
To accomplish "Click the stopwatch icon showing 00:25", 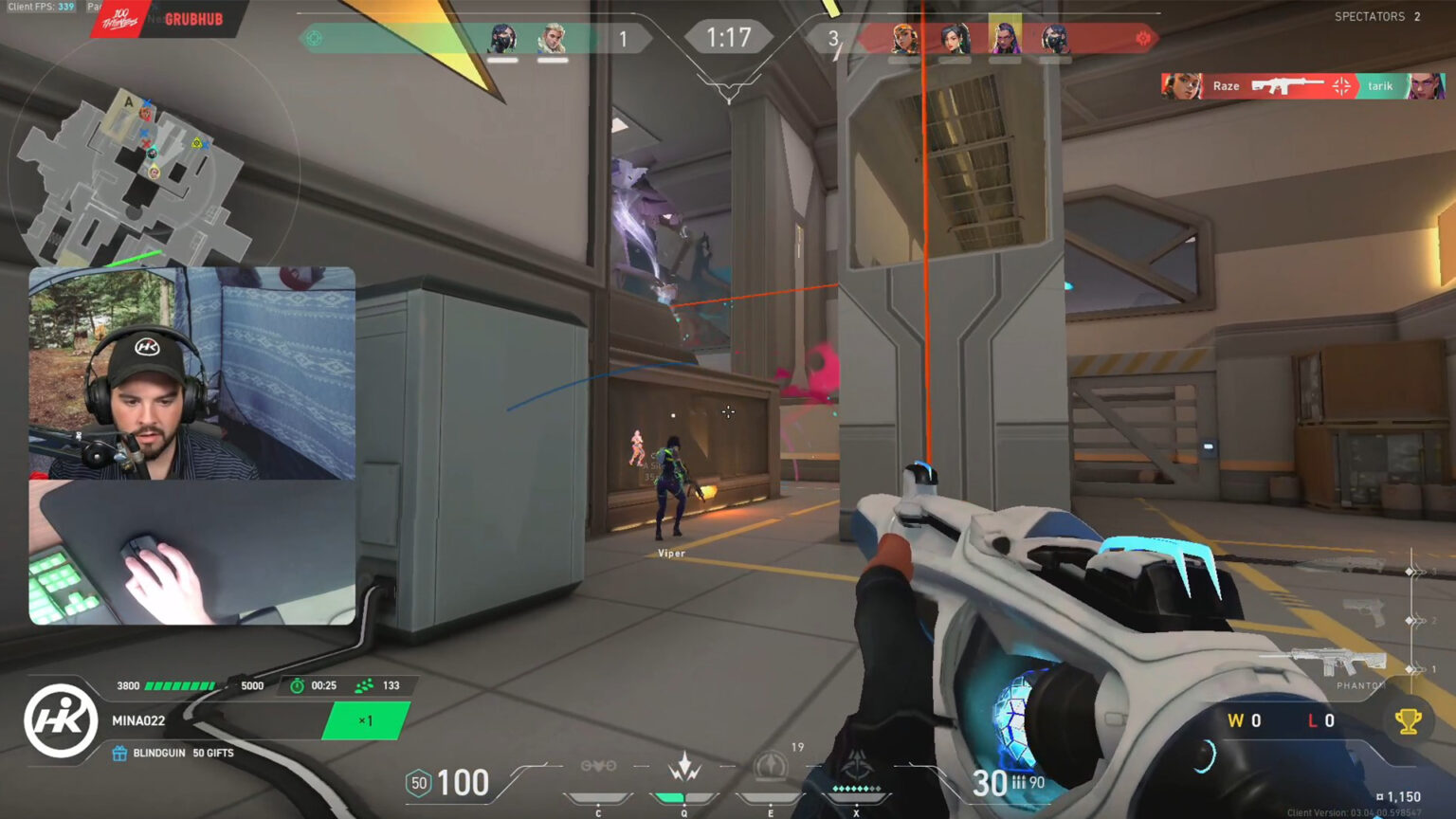I will tap(297, 684).
